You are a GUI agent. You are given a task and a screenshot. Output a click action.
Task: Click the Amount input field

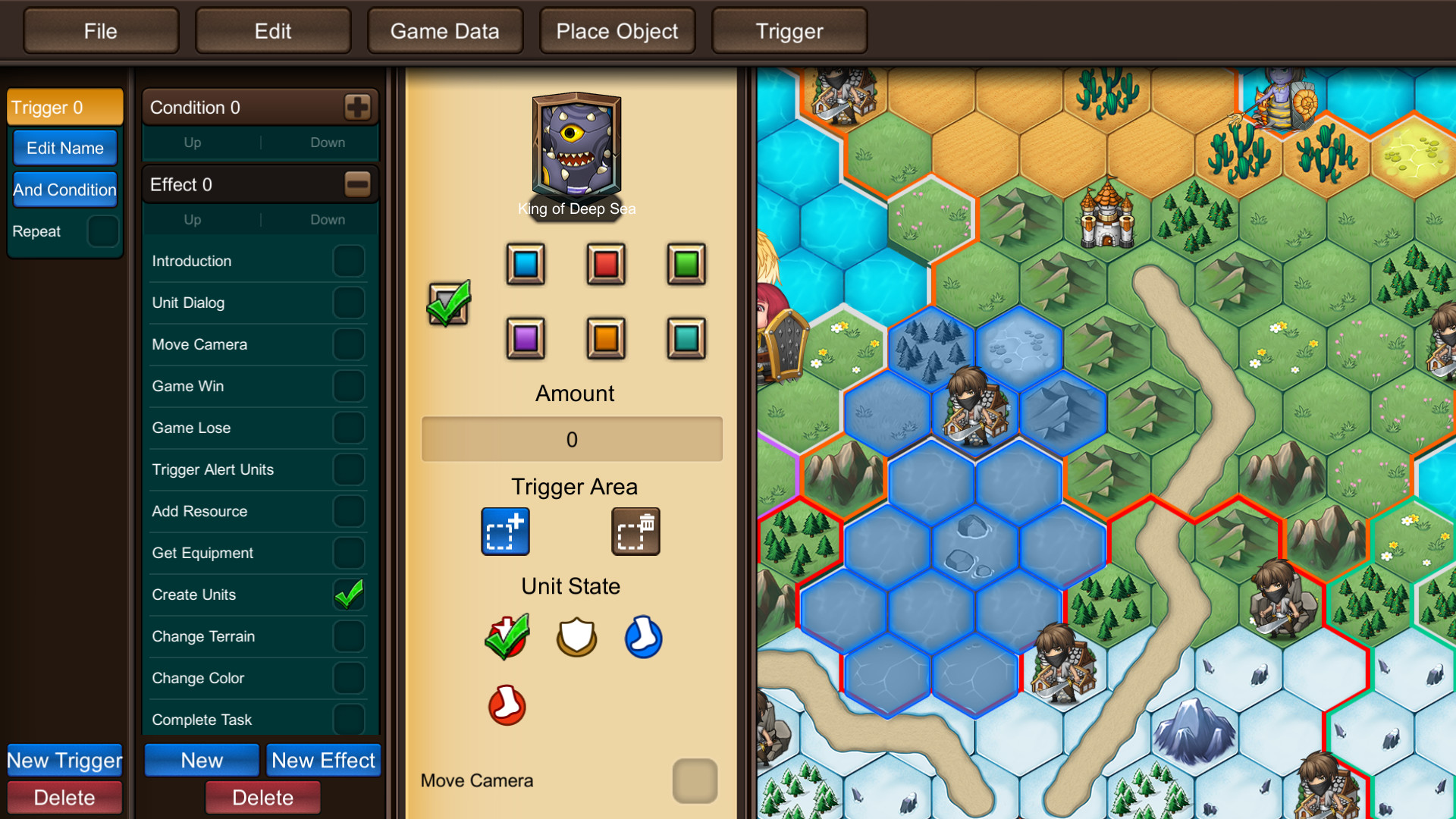point(572,440)
